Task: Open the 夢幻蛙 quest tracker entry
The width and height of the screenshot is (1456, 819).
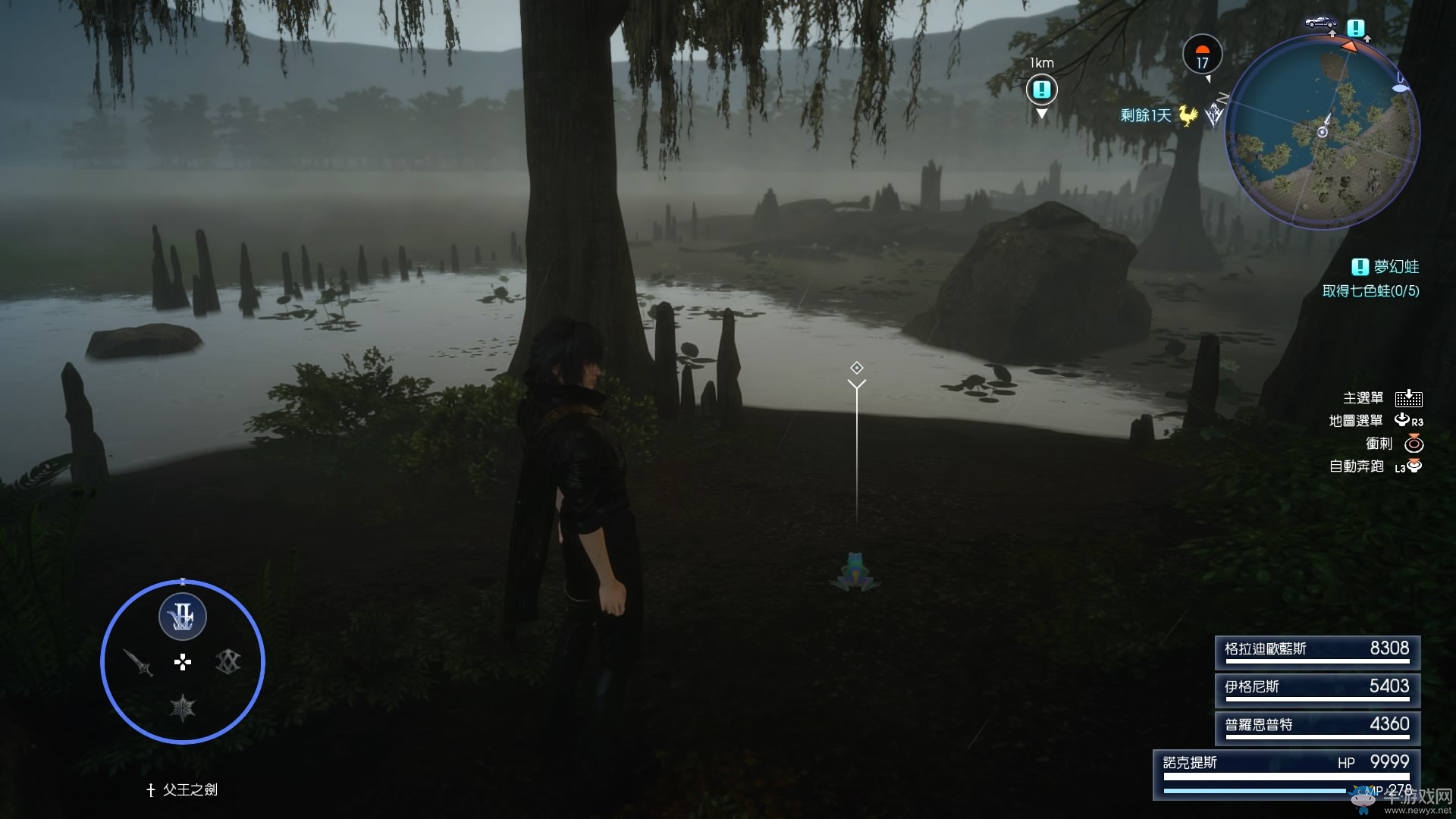Action: click(1386, 267)
